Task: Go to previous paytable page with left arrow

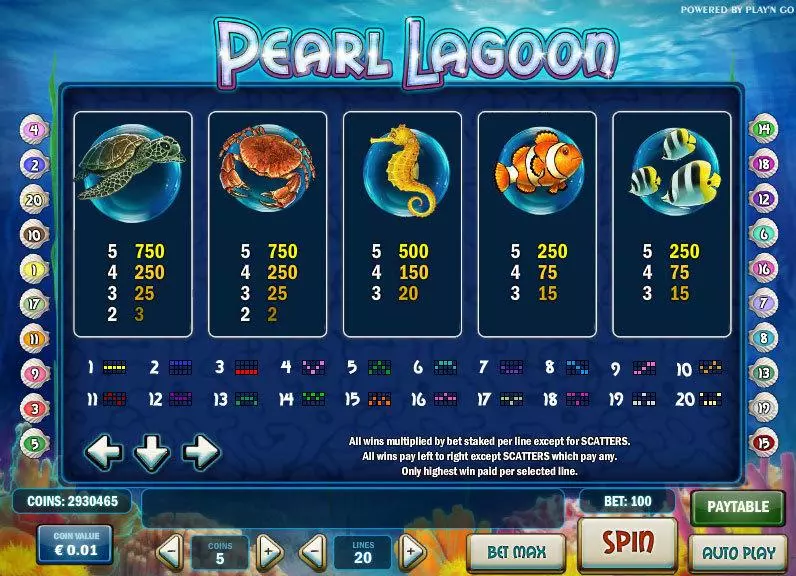Action: click(105, 452)
